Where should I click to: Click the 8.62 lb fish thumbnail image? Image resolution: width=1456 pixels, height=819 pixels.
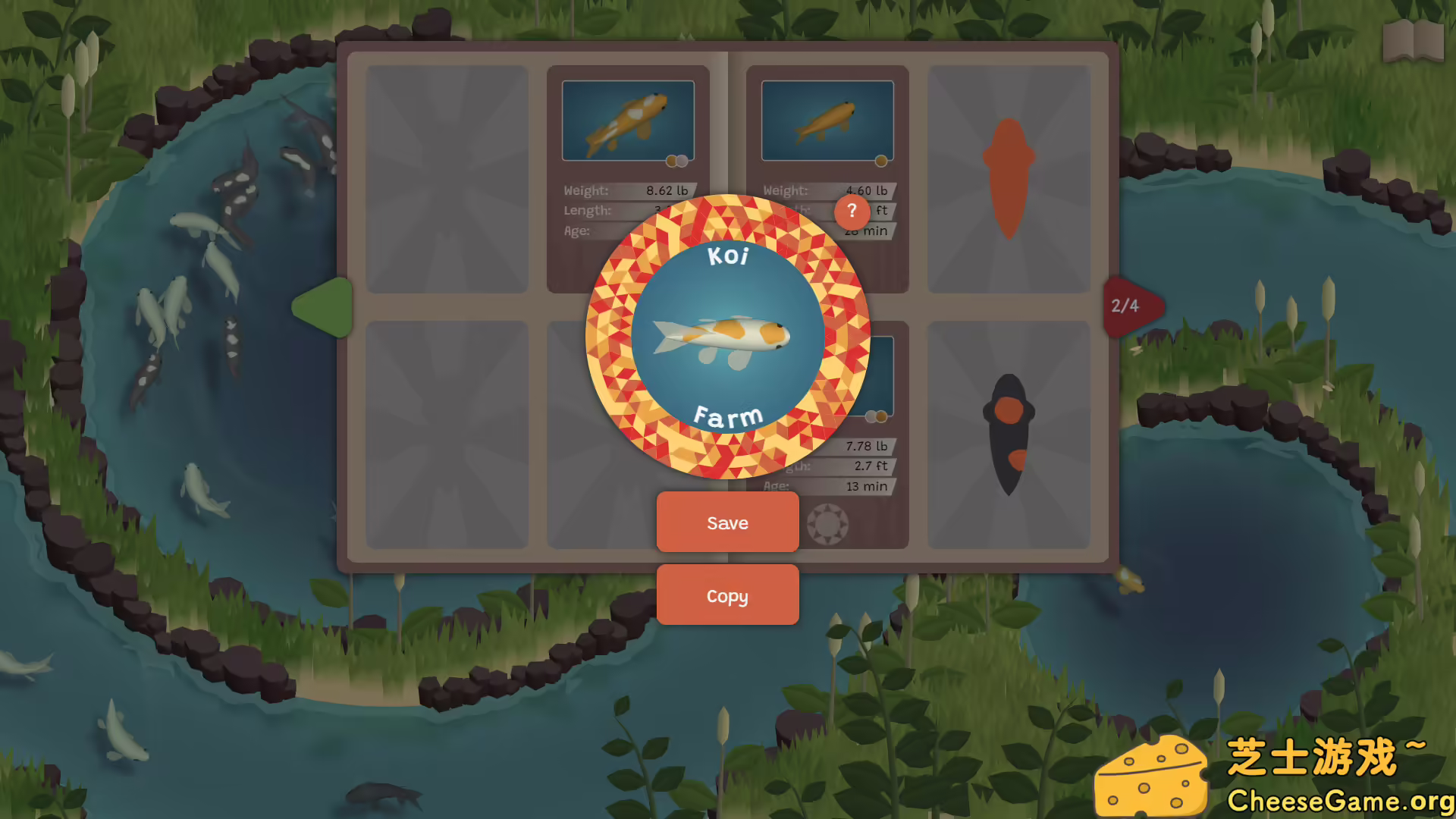[628, 119]
